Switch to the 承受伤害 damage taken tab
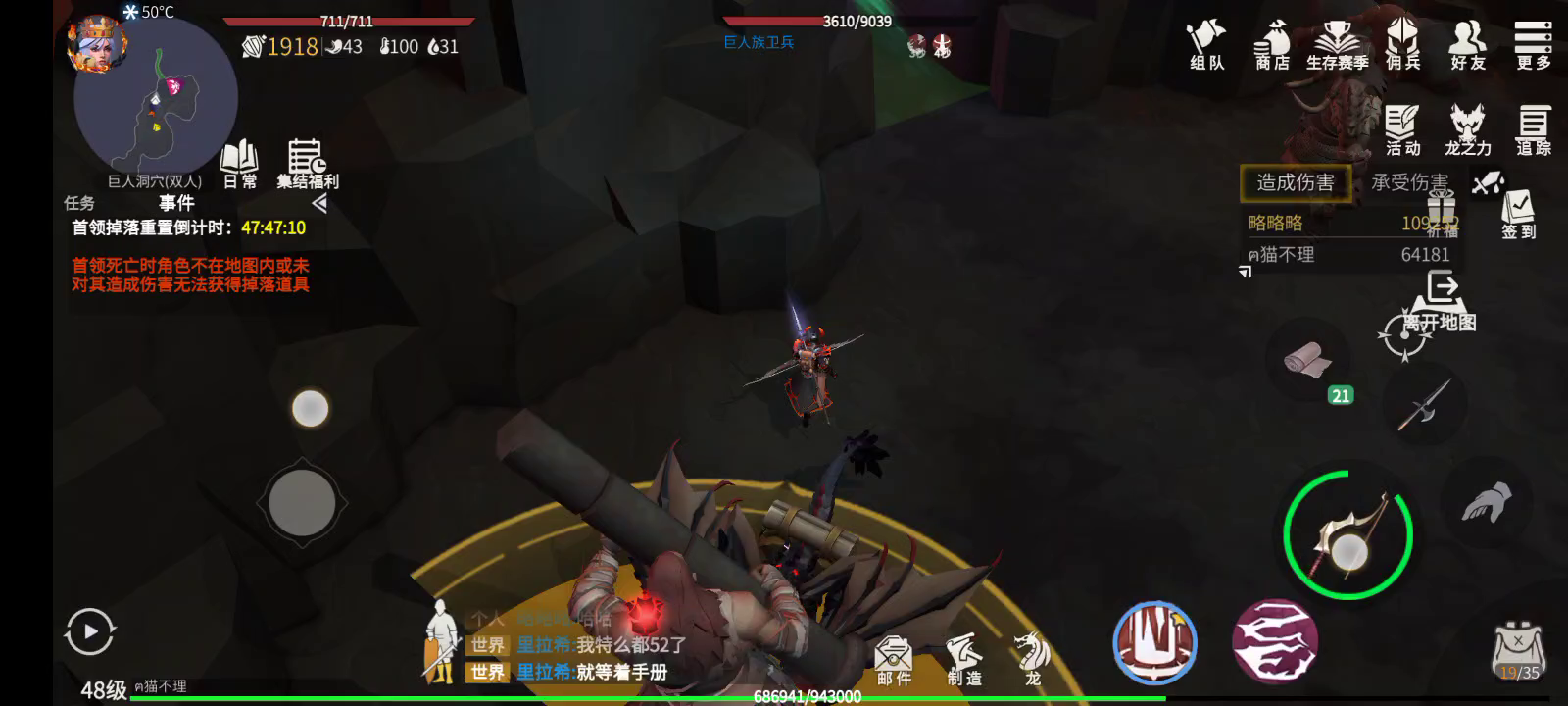This screenshot has height=706, width=1568. (1409, 182)
